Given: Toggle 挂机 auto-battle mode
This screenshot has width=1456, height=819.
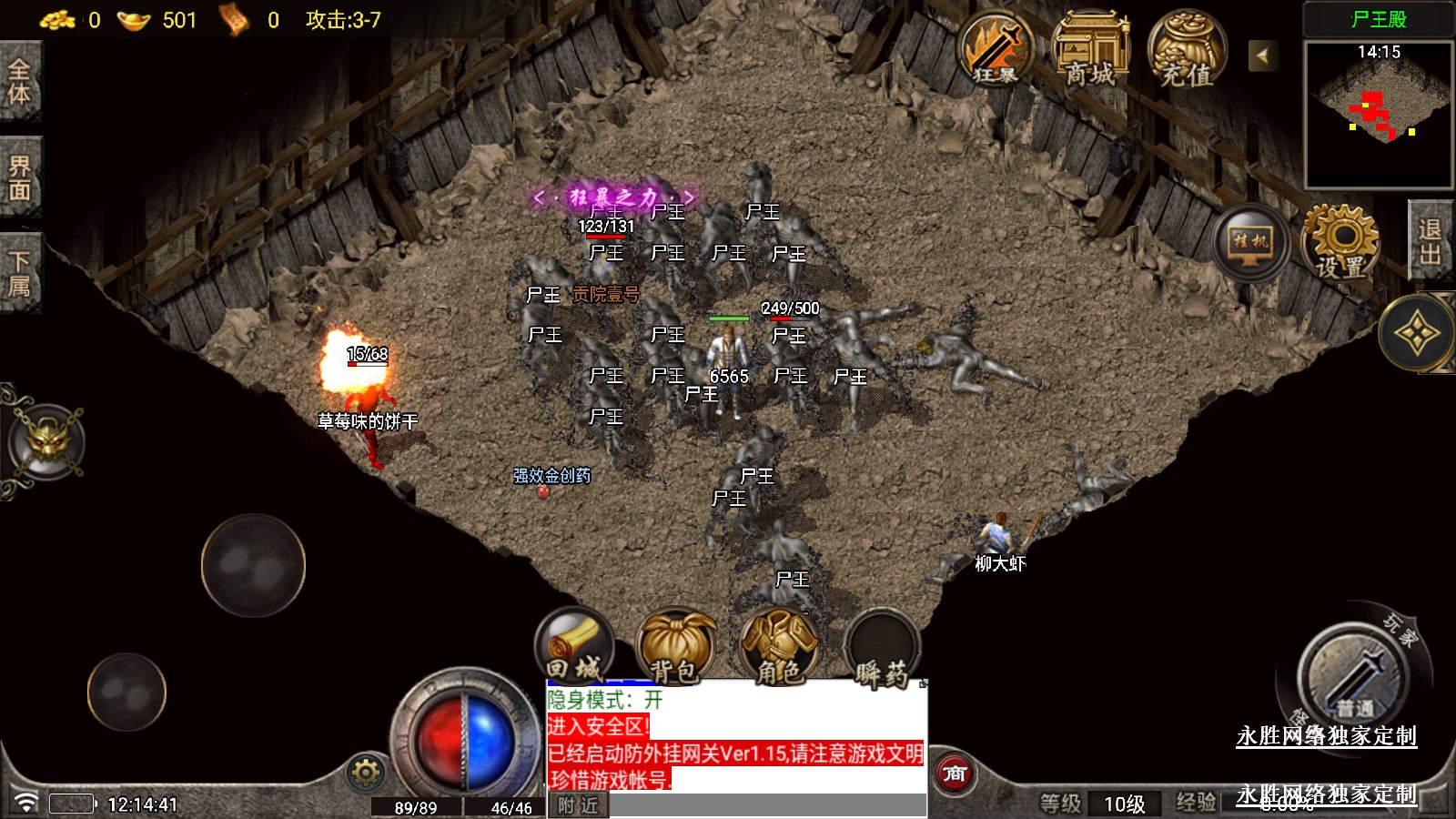Looking at the screenshot, I should 1250,243.
